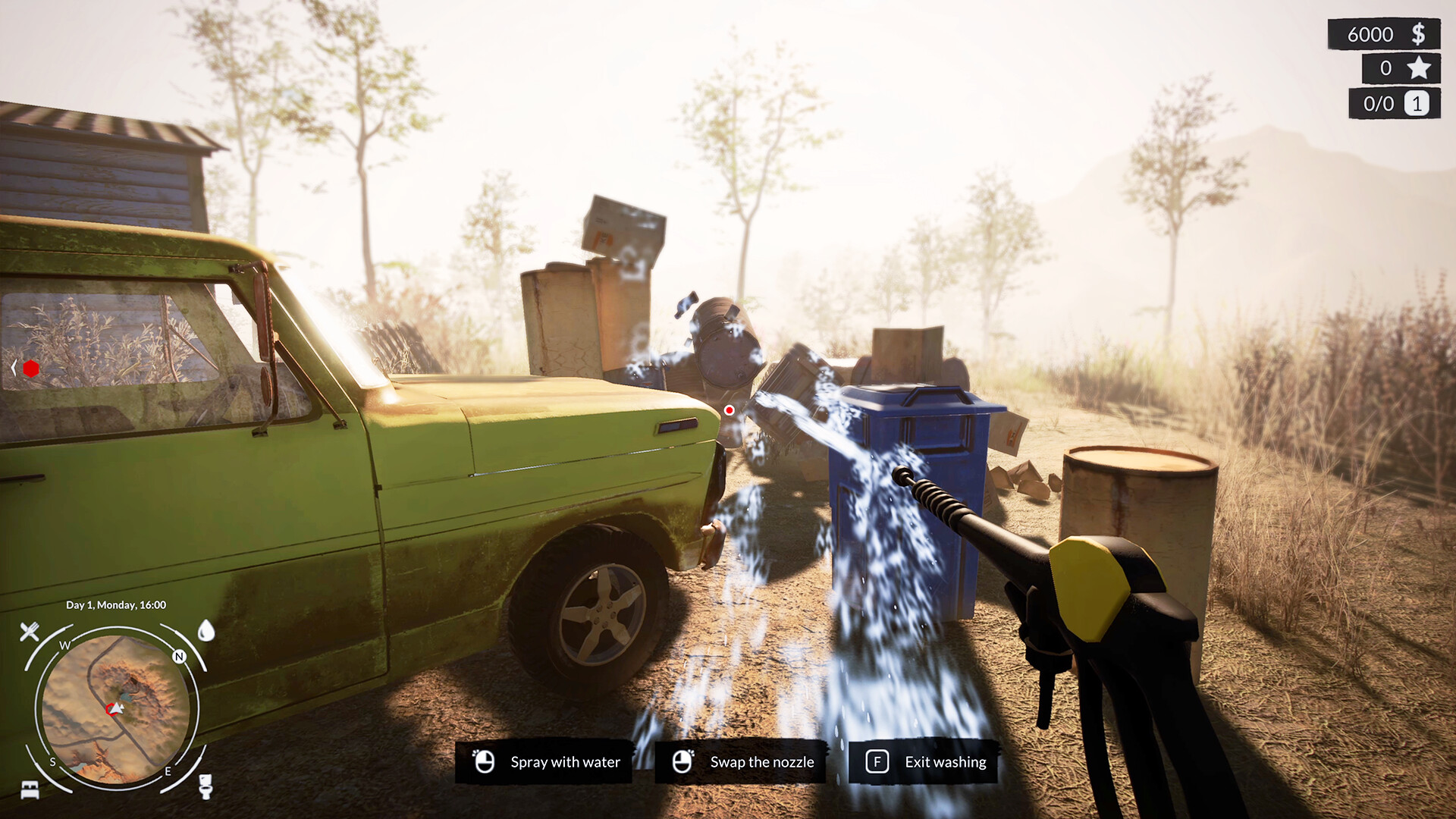This screenshot has height=819, width=1456.
Task: Click the water droplet thirst icon
Action: (x=206, y=632)
